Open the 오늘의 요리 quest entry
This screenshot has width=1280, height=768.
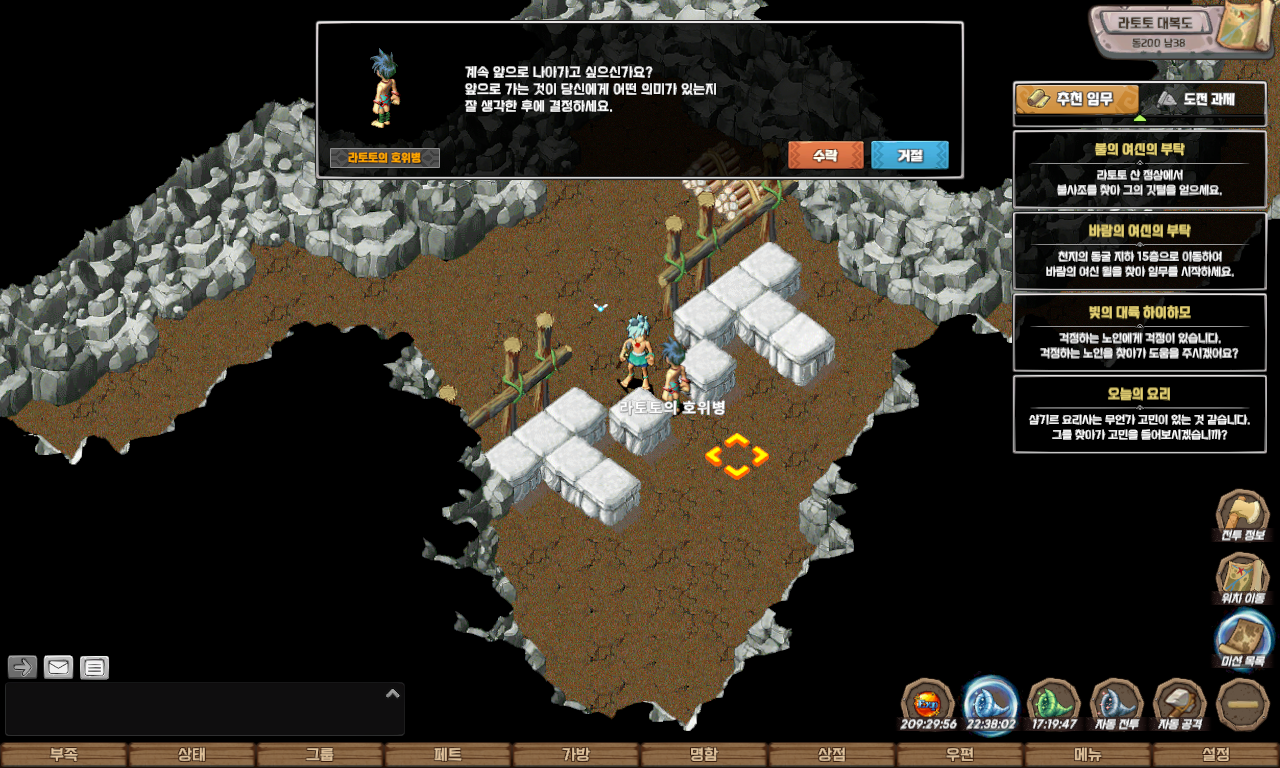point(1139,414)
